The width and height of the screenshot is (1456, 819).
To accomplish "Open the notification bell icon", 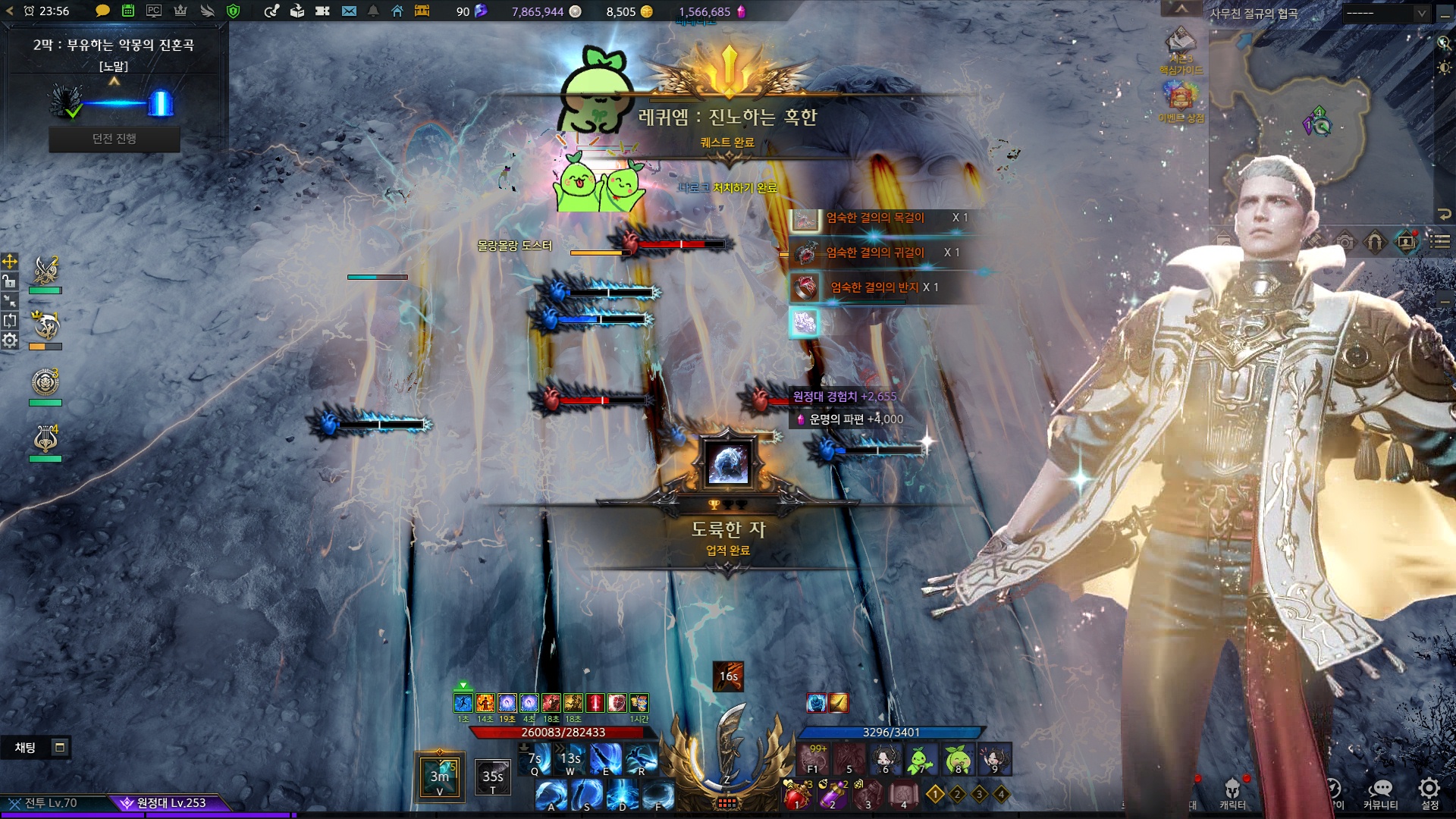I will 373,11.
